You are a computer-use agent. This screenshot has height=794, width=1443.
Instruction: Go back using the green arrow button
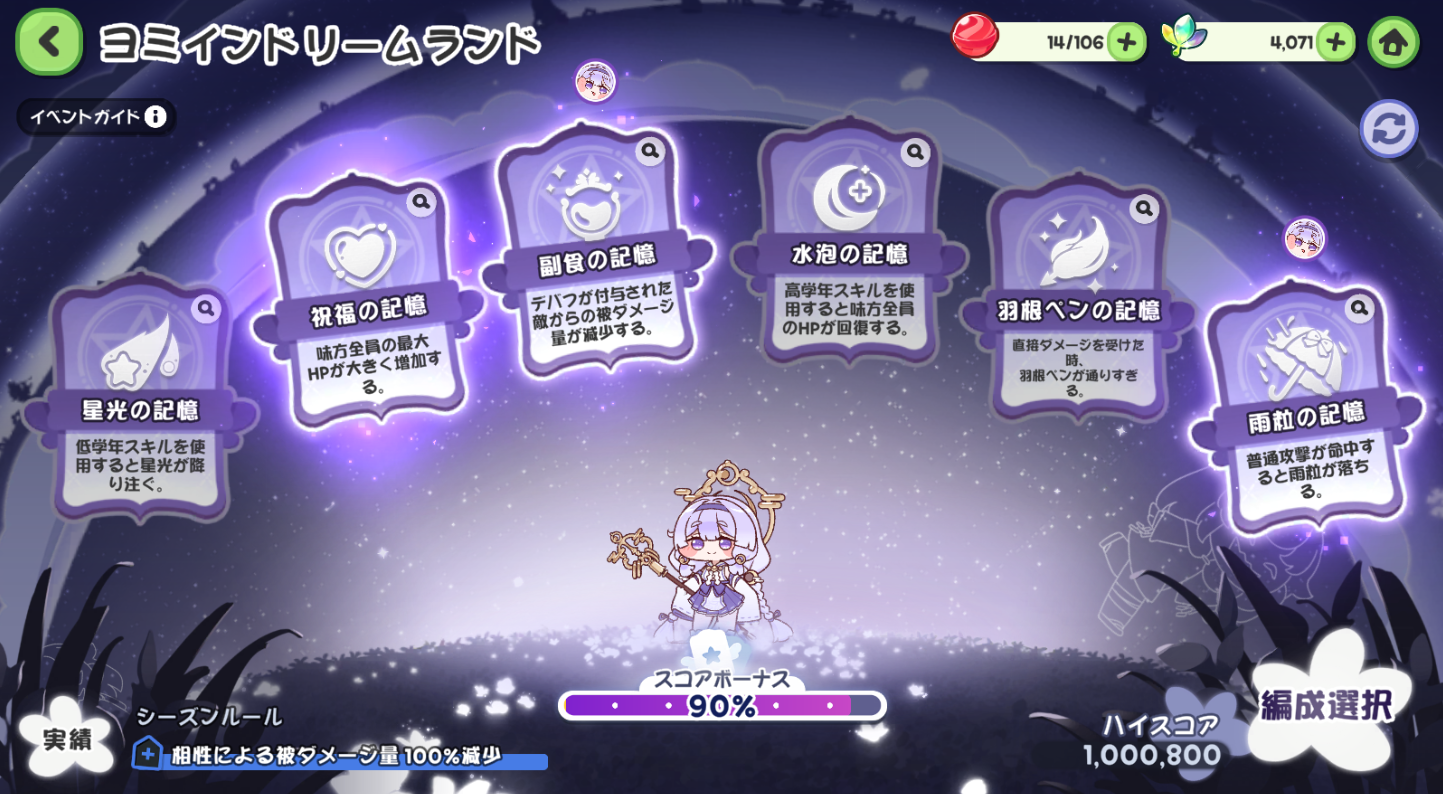[x=48, y=42]
